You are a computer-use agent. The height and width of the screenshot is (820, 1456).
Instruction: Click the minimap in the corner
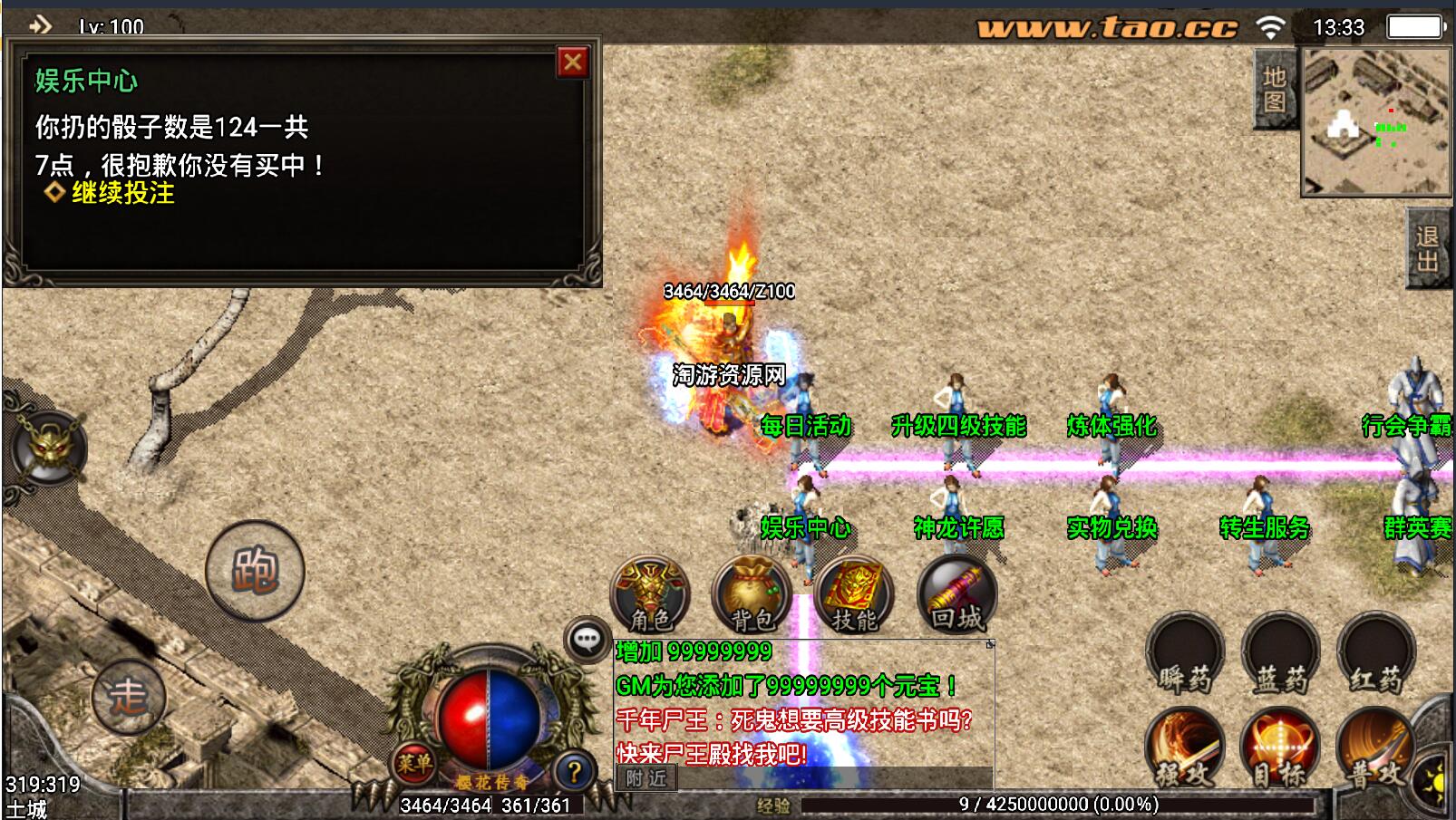1375,122
